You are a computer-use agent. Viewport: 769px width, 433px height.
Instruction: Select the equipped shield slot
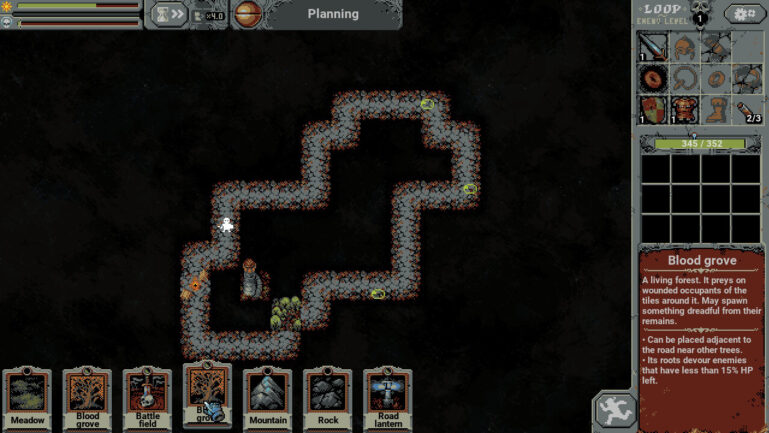(653, 109)
